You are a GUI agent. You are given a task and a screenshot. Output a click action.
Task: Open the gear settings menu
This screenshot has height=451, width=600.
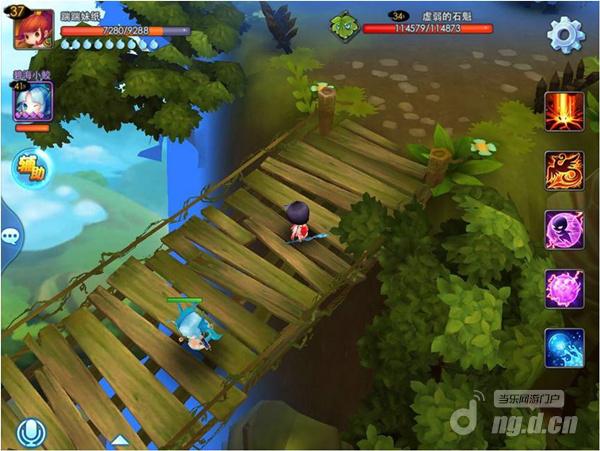click(565, 35)
